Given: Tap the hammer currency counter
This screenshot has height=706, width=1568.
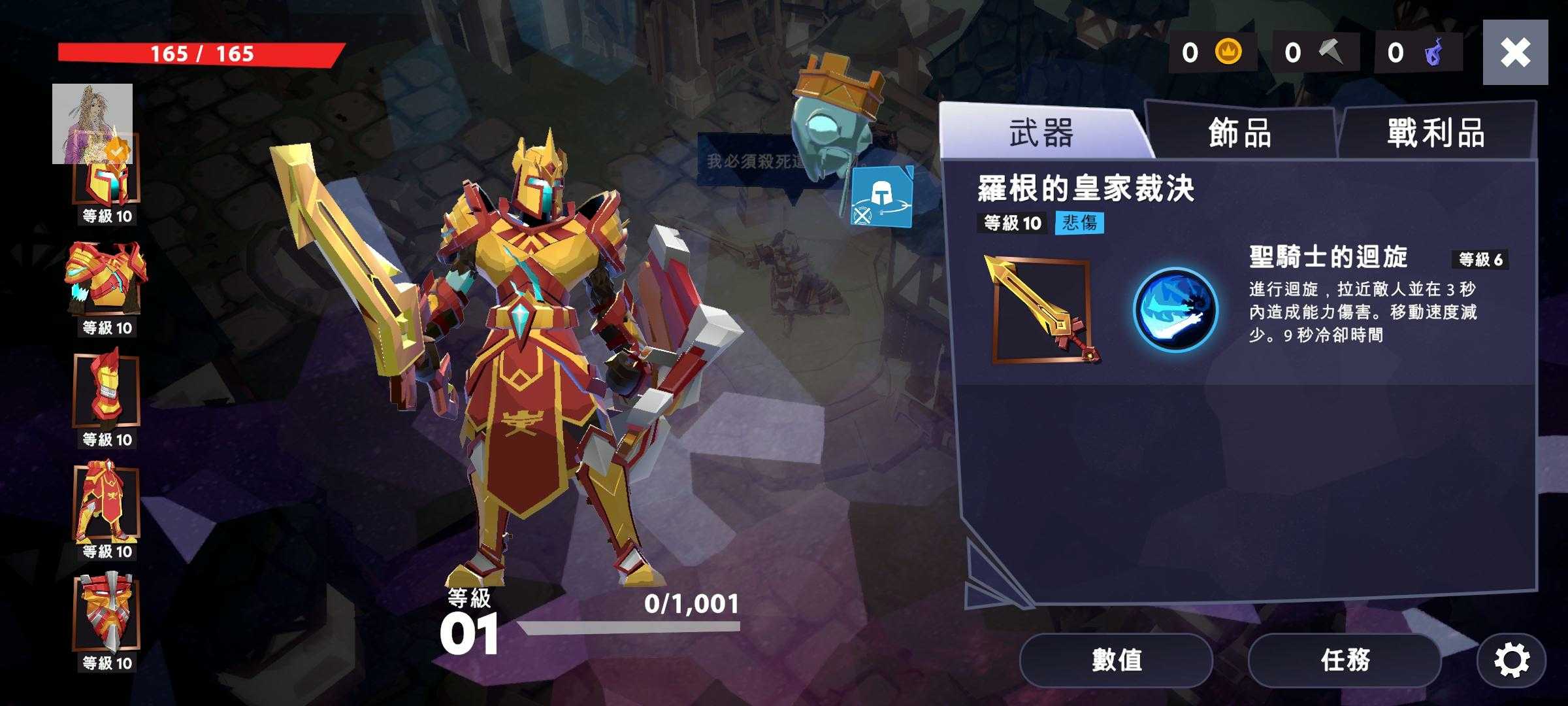Looking at the screenshot, I should coord(1316,52).
